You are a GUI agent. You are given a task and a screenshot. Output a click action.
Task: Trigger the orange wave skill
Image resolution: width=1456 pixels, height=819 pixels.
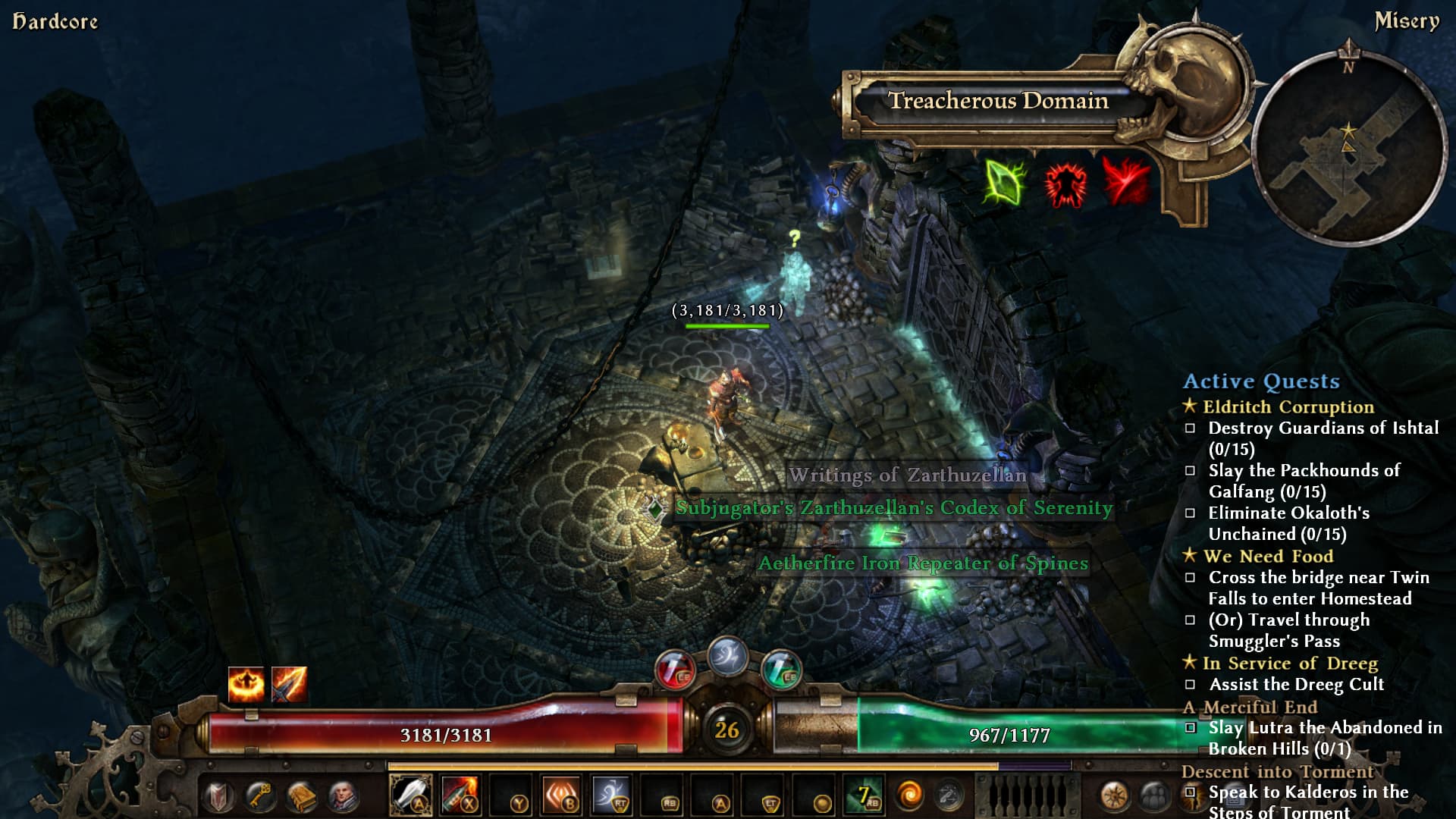(560, 795)
